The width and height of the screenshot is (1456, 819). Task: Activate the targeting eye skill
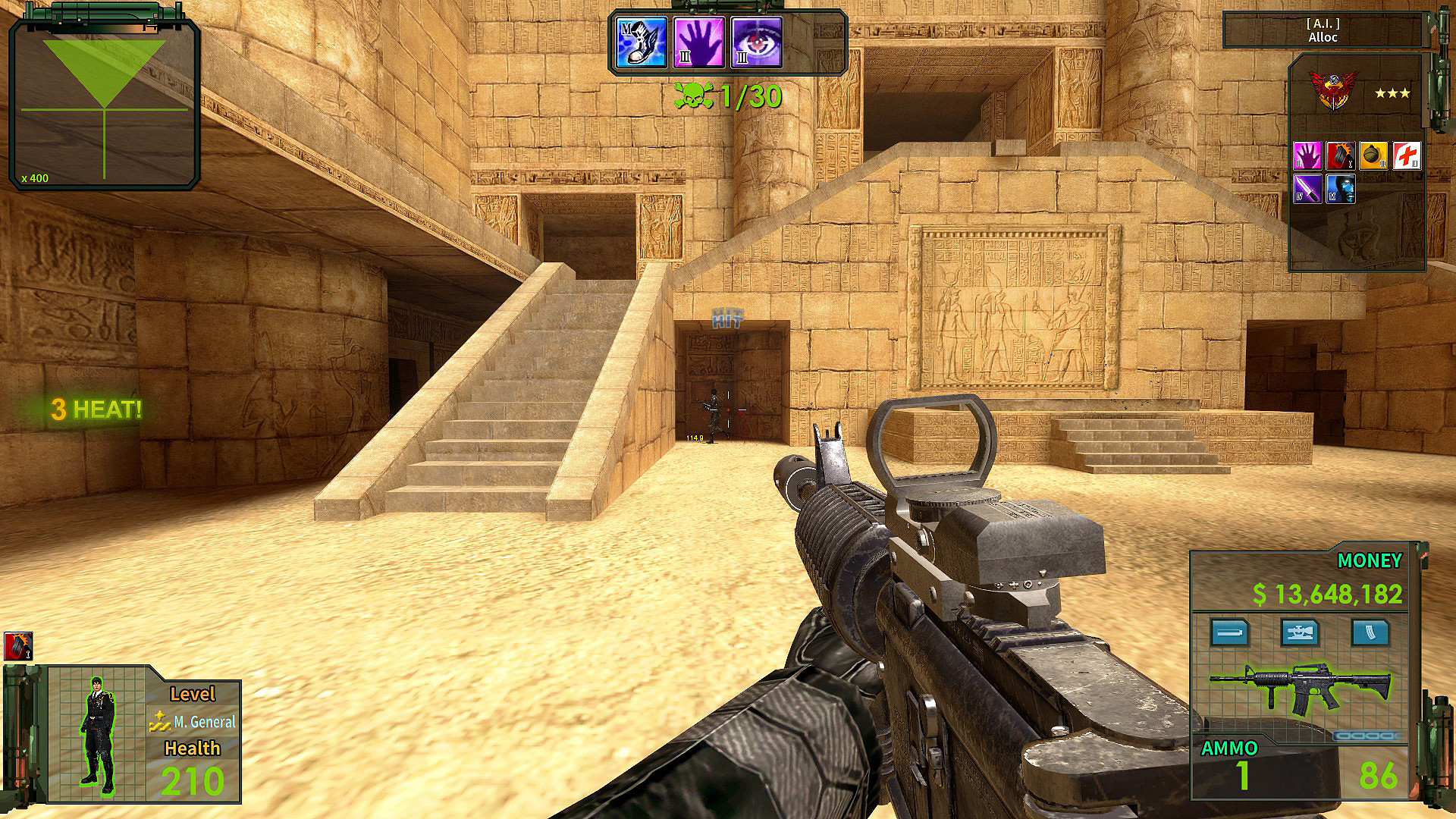click(757, 42)
